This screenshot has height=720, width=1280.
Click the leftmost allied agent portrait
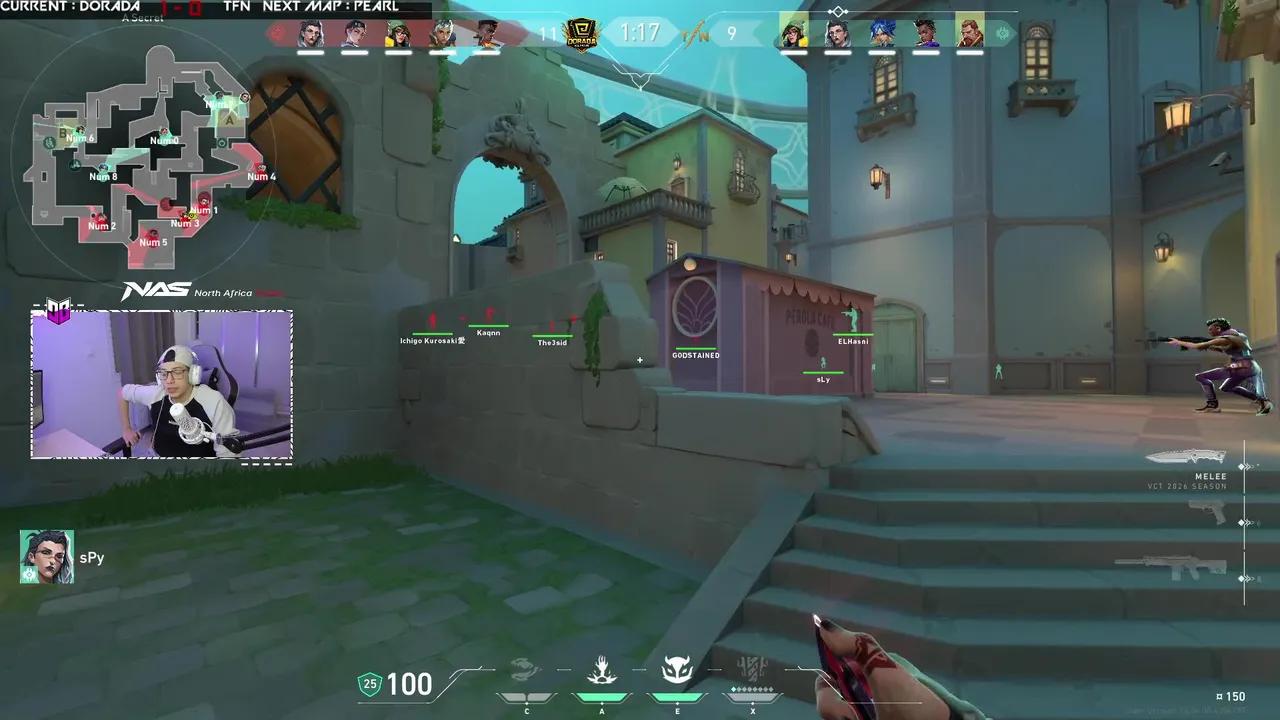point(310,32)
